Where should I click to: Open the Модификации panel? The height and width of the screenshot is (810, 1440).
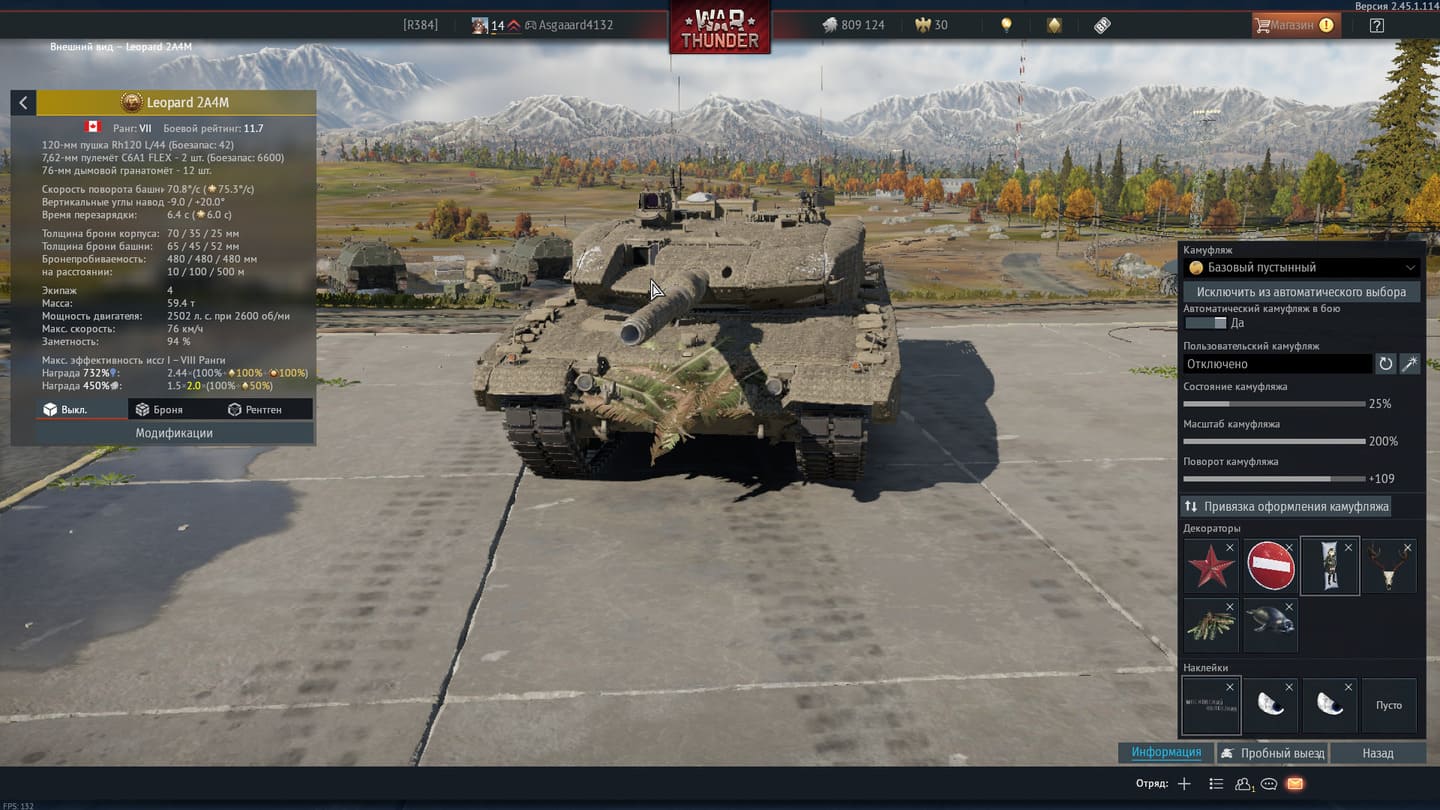174,433
